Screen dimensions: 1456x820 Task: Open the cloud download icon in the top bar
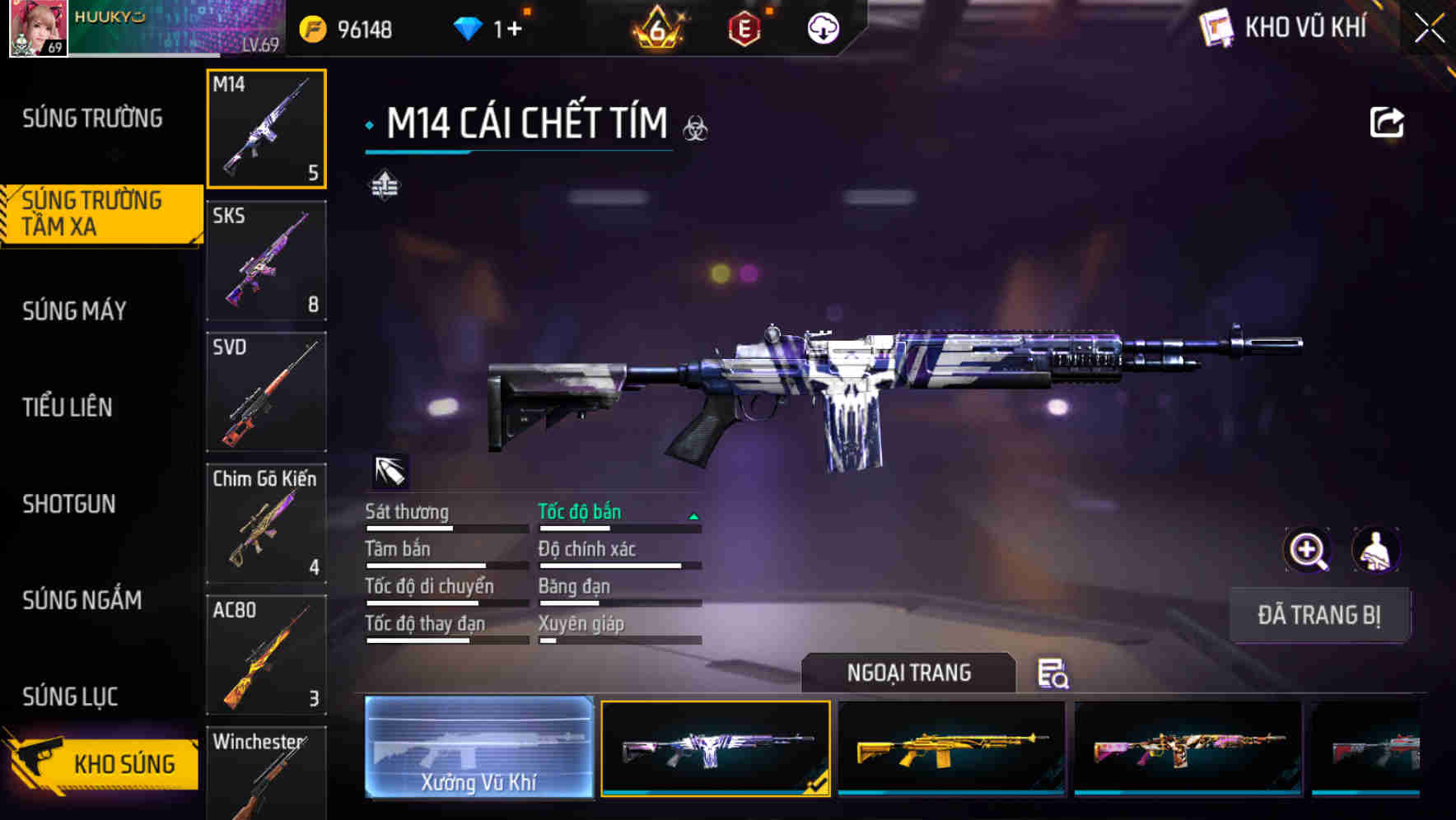(x=823, y=27)
